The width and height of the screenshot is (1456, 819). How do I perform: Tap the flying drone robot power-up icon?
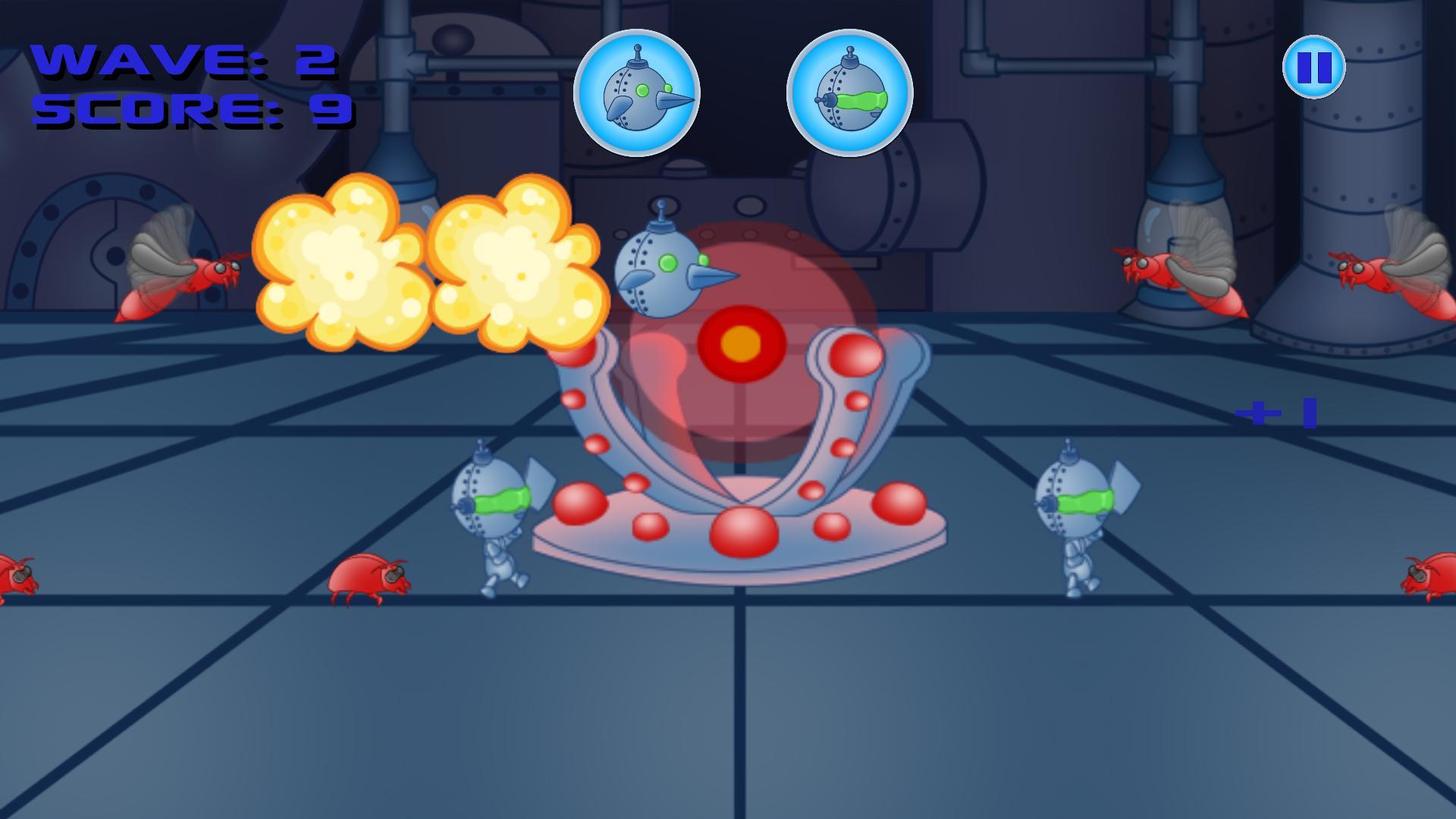639,90
